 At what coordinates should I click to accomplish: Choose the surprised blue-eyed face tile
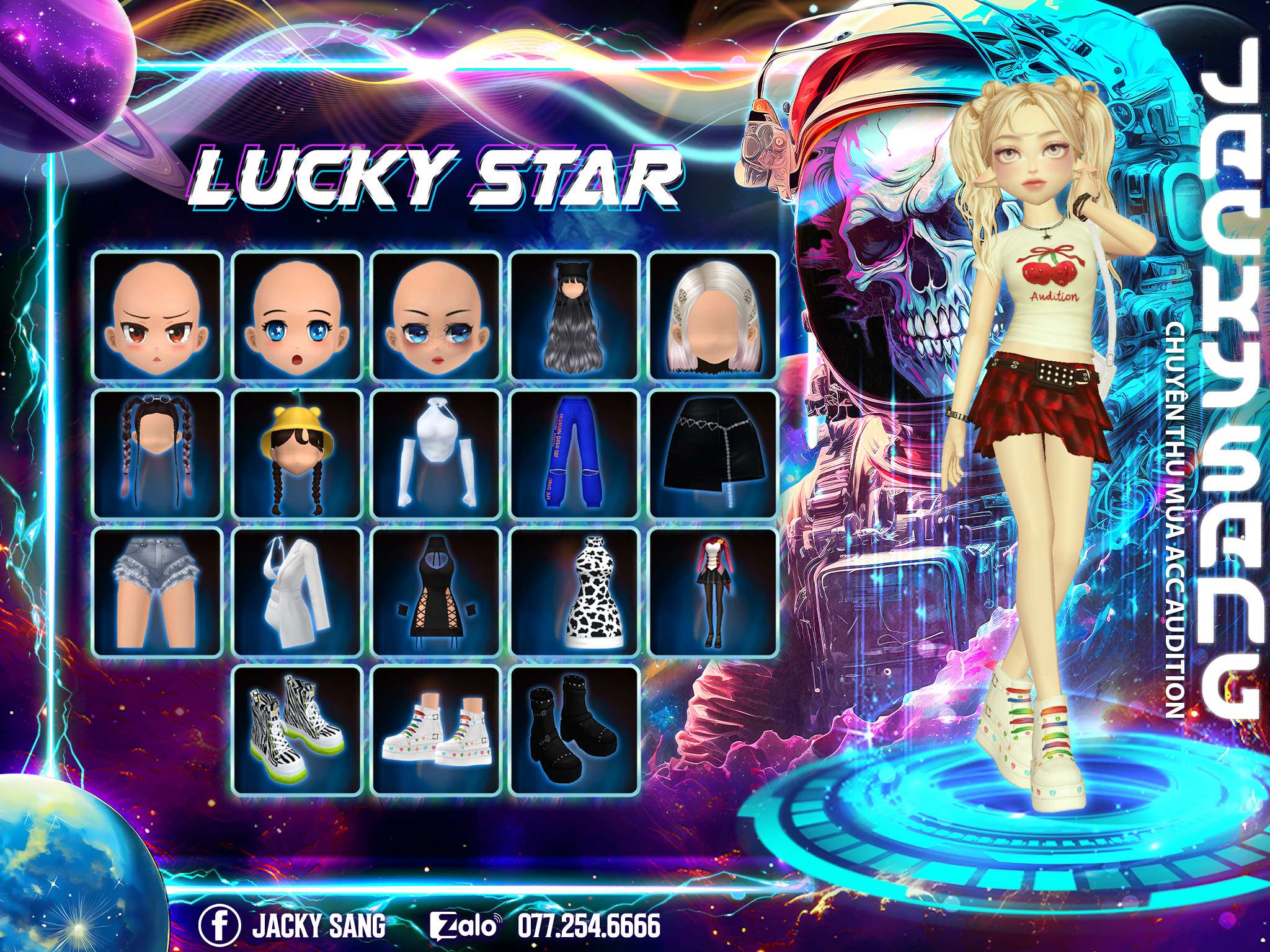coord(296,316)
